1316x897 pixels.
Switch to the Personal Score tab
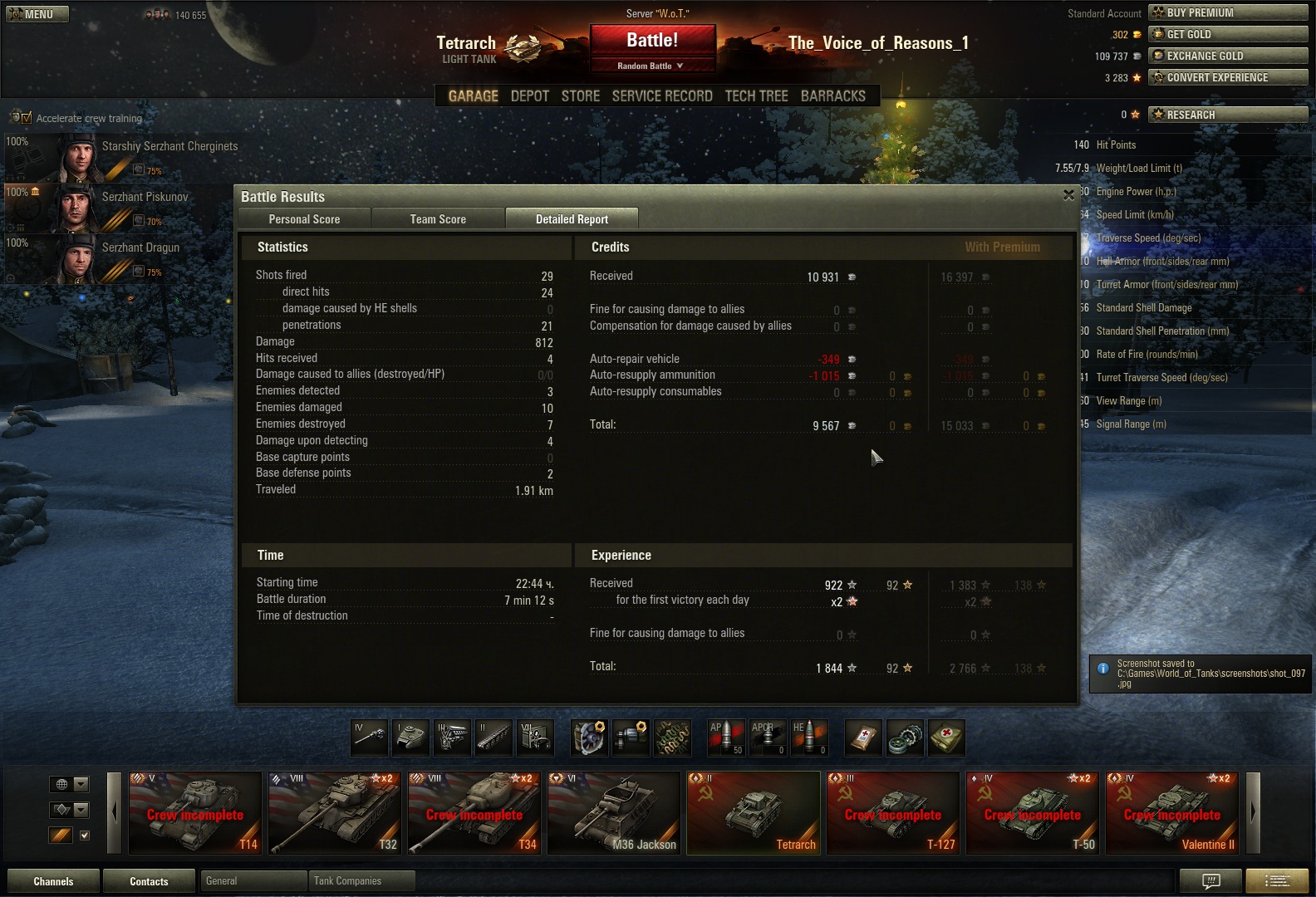click(304, 219)
